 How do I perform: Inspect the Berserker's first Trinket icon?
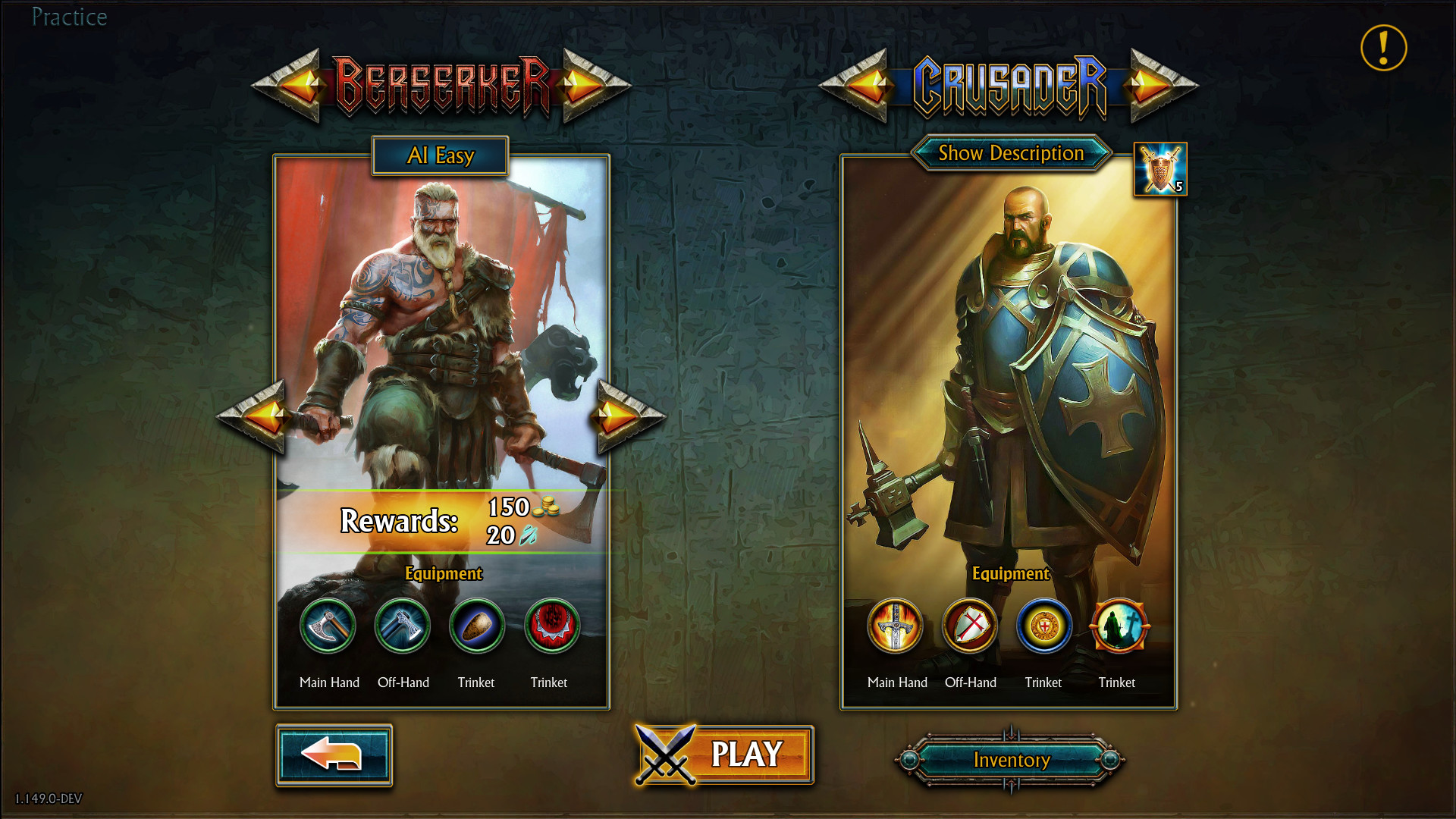[476, 626]
